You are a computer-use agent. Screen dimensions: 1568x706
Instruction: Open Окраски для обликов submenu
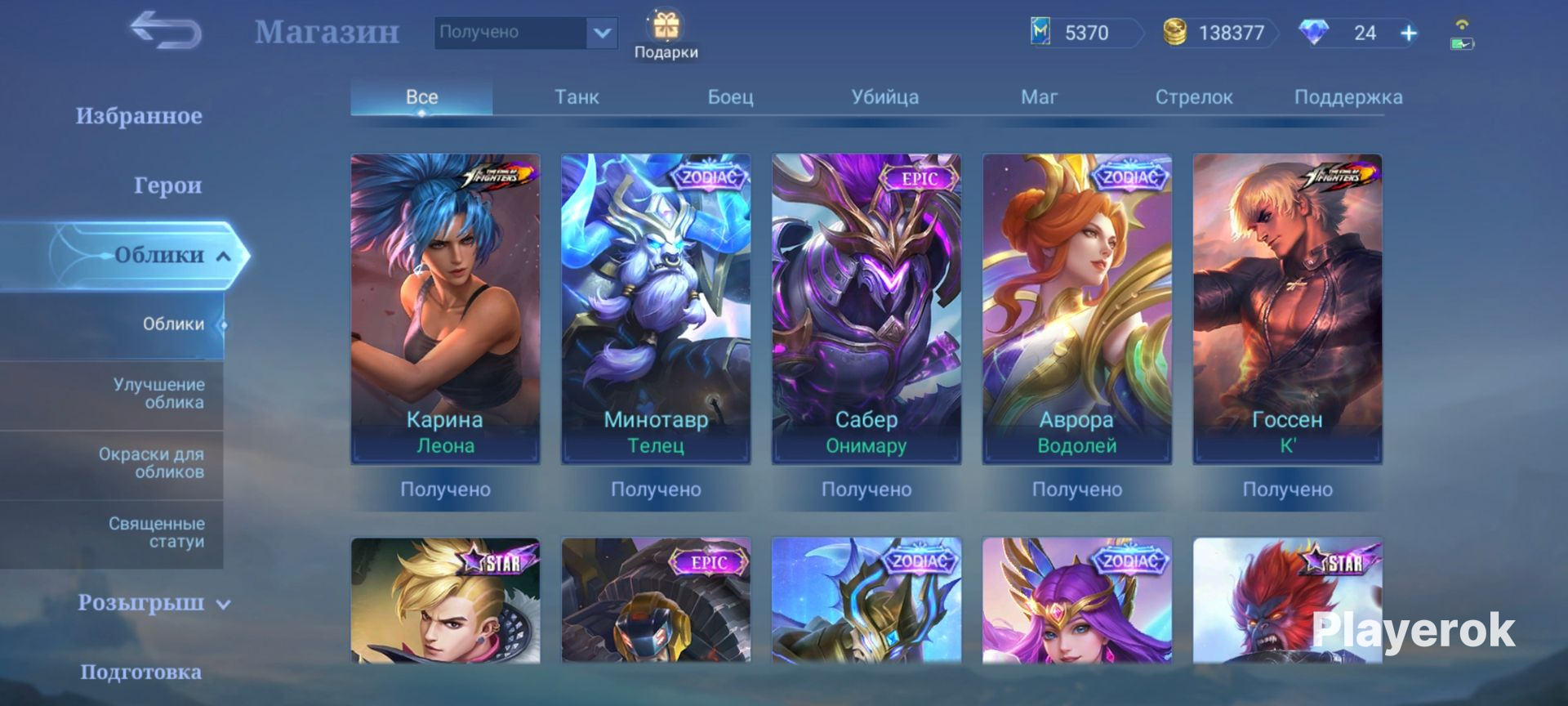click(x=151, y=462)
